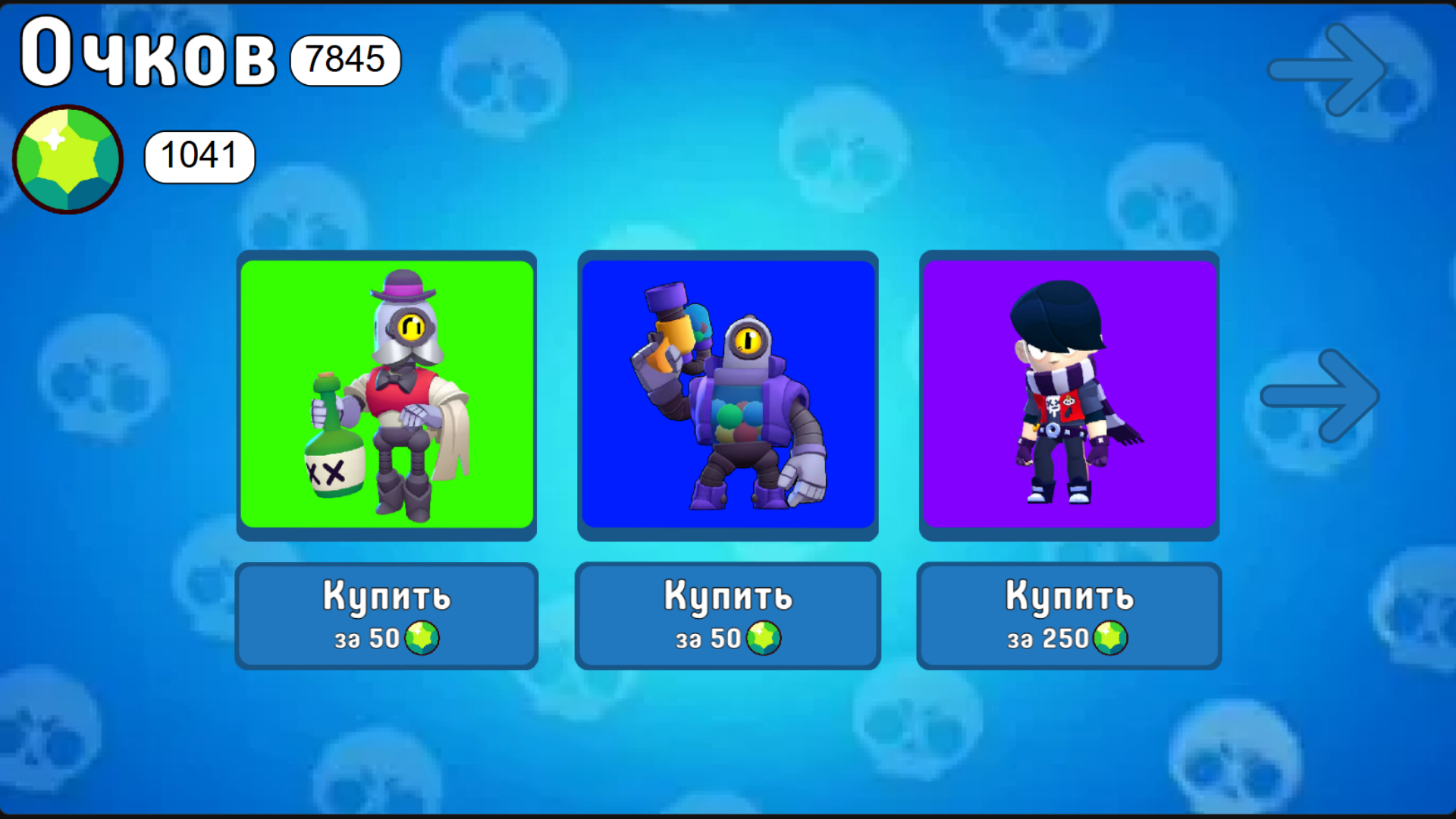Click the green gem currency icon
The image size is (1456, 819).
coord(67,157)
